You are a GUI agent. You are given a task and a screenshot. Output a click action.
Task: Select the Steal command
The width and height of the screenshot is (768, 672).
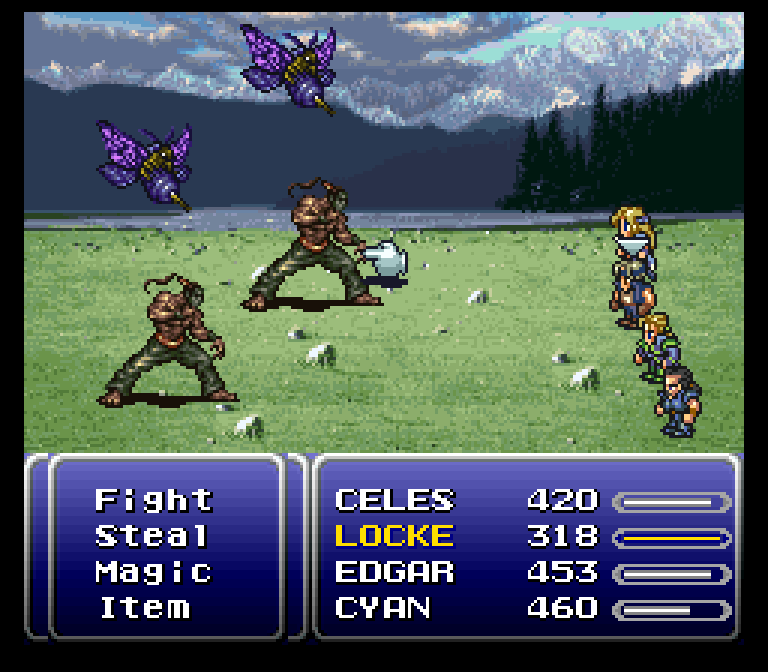pyautogui.click(x=152, y=536)
